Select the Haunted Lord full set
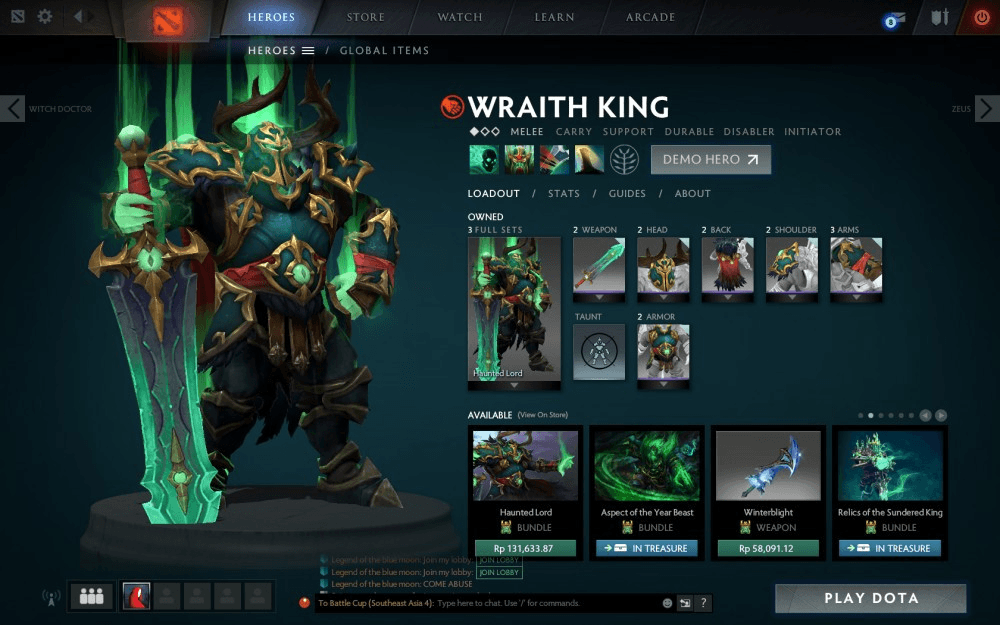 (514, 309)
